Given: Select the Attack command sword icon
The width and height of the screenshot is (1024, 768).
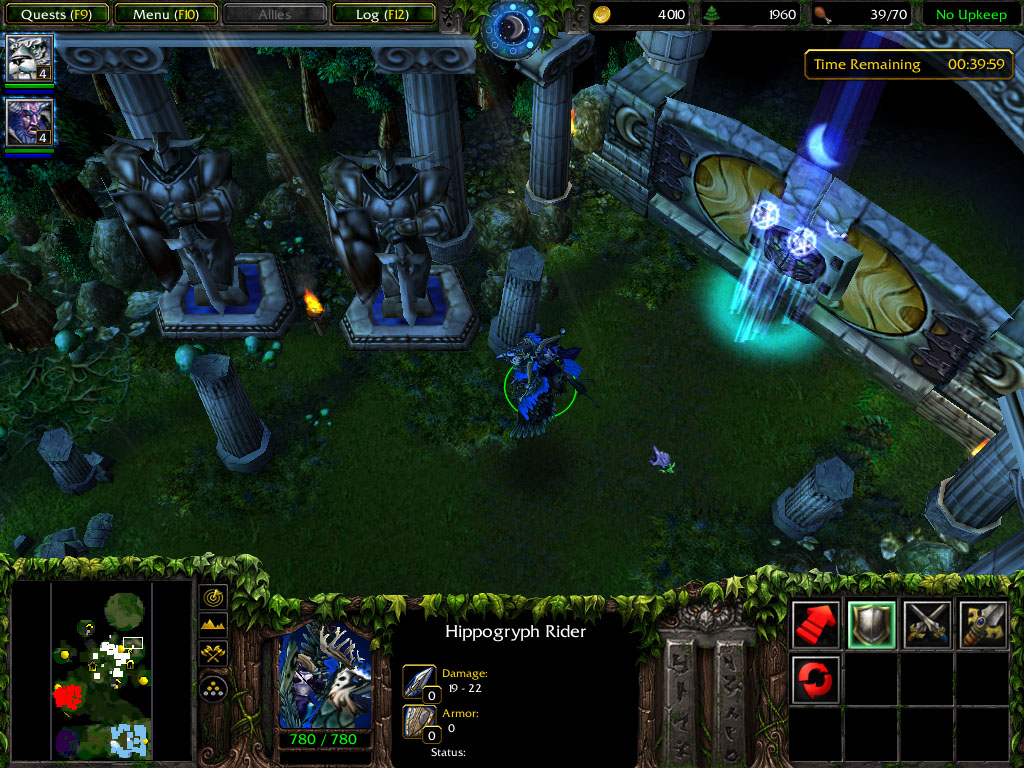Looking at the screenshot, I should [x=982, y=624].
